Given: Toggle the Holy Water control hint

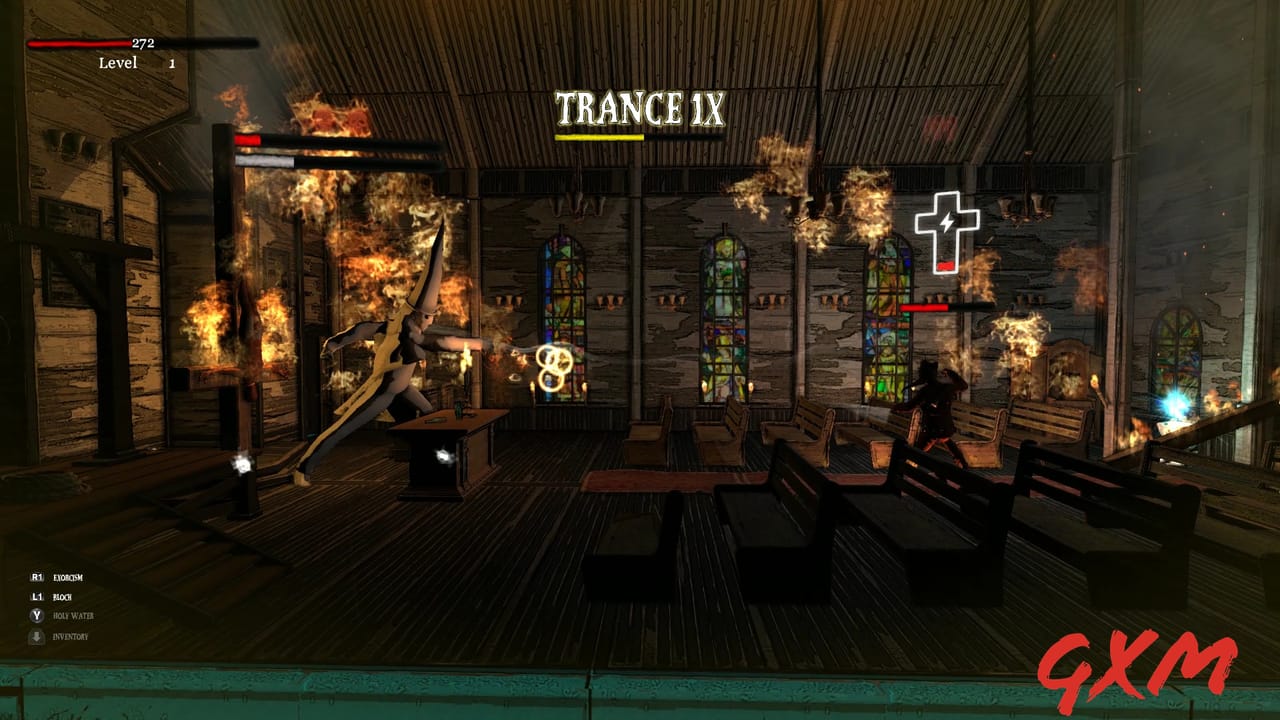Looking at the screenshot, I should point(58,615).
